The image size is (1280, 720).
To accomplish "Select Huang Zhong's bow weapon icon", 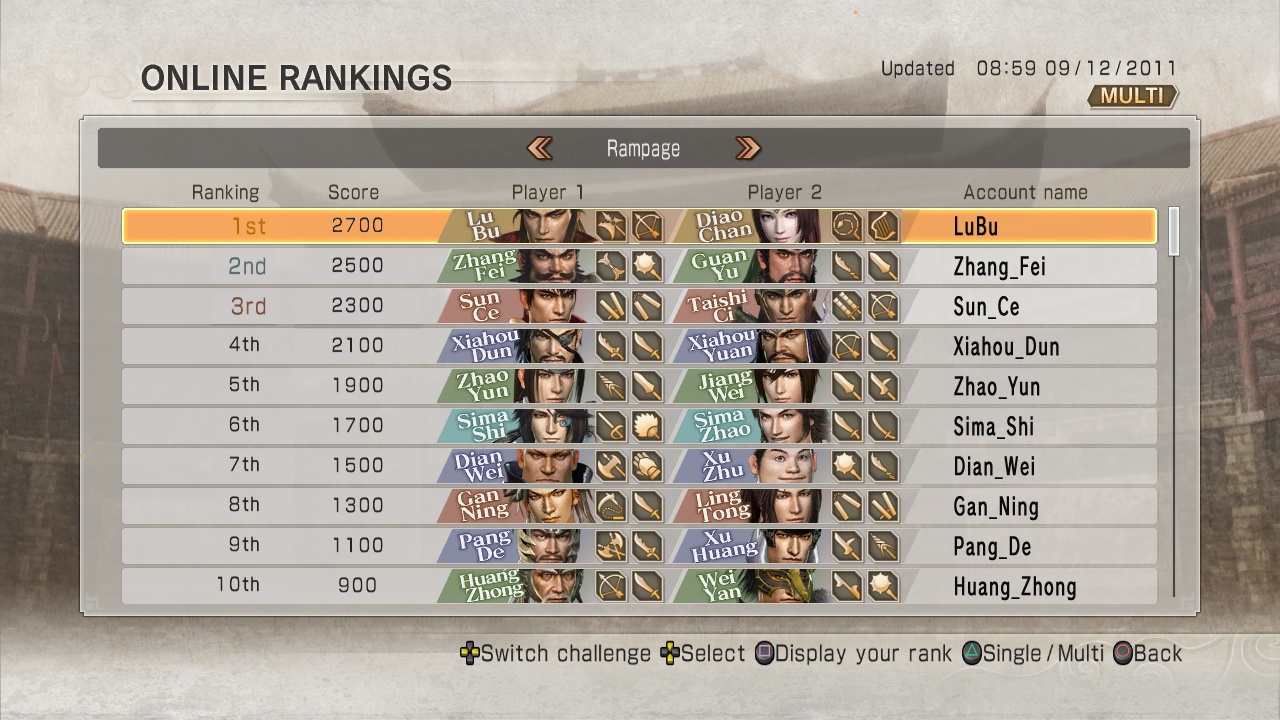I will click(x=611, y=586).
